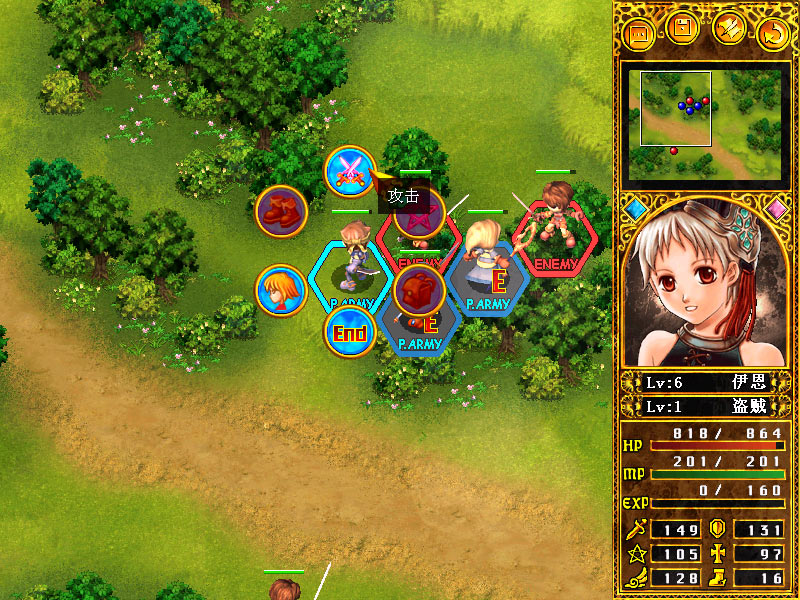800x600 pixels.
Task: End this unit's turn
Action: (x=349, y=332)
